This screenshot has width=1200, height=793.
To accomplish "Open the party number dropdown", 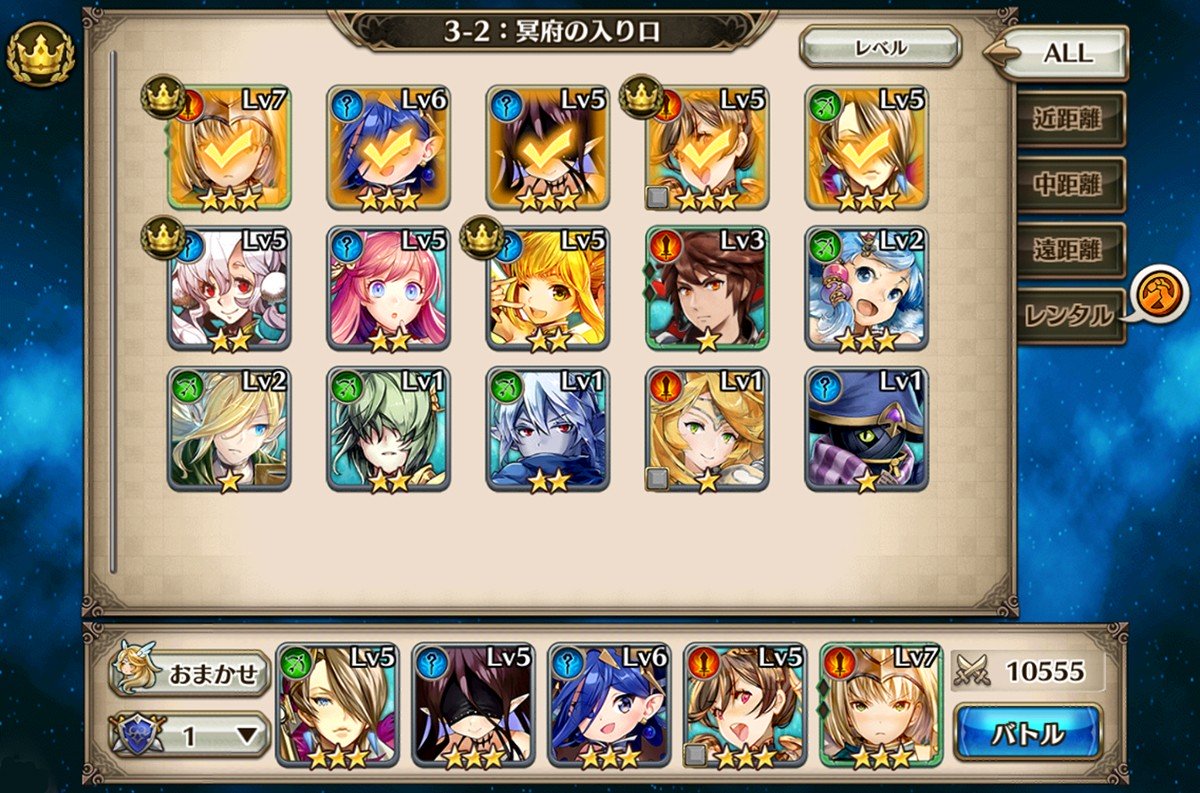I will click(190, 736).
